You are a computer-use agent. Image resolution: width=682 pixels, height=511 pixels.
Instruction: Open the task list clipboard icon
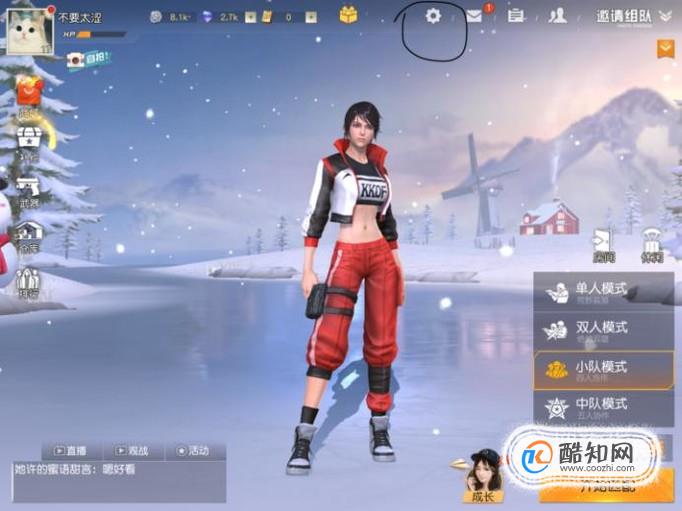(x=516, y=16)
